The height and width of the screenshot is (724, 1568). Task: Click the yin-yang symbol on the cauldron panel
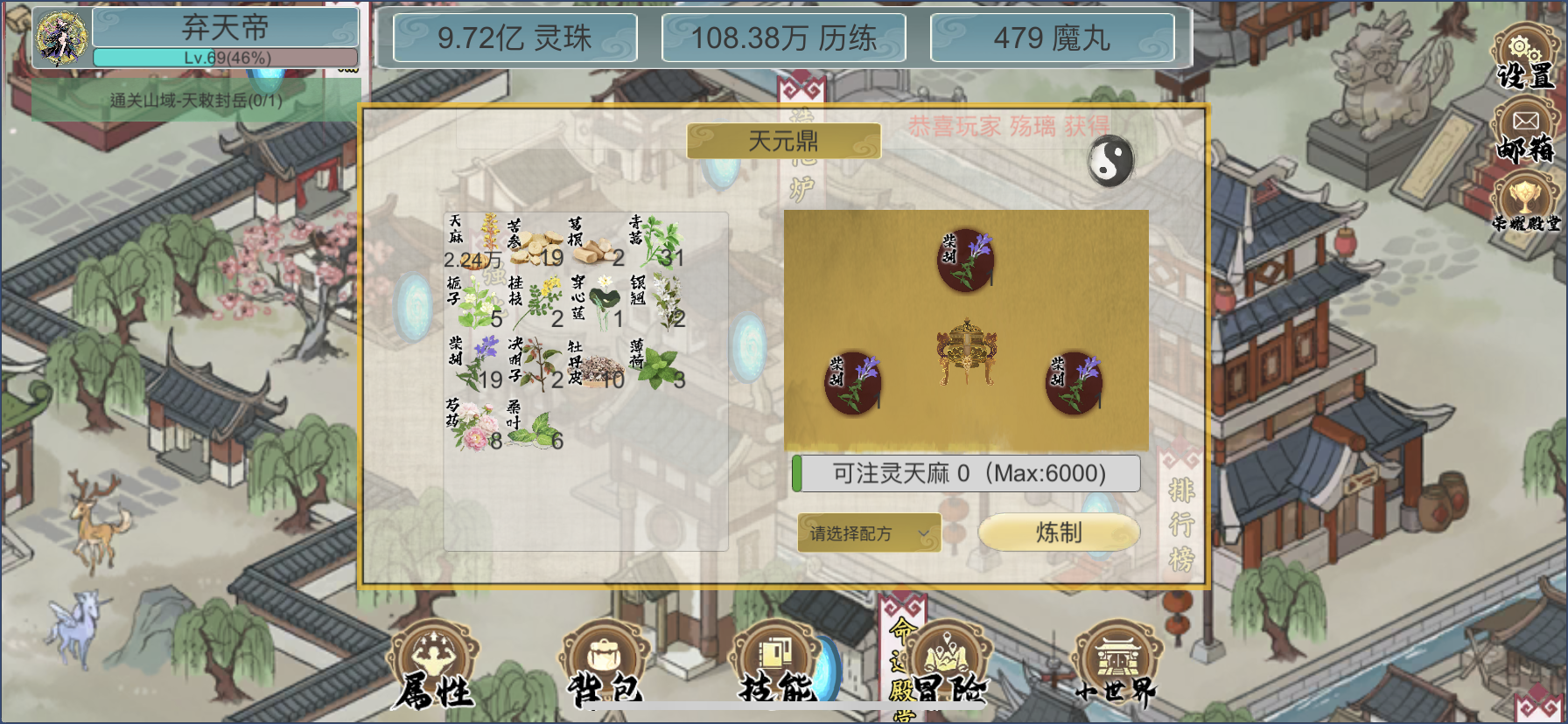coord(1109,159)
